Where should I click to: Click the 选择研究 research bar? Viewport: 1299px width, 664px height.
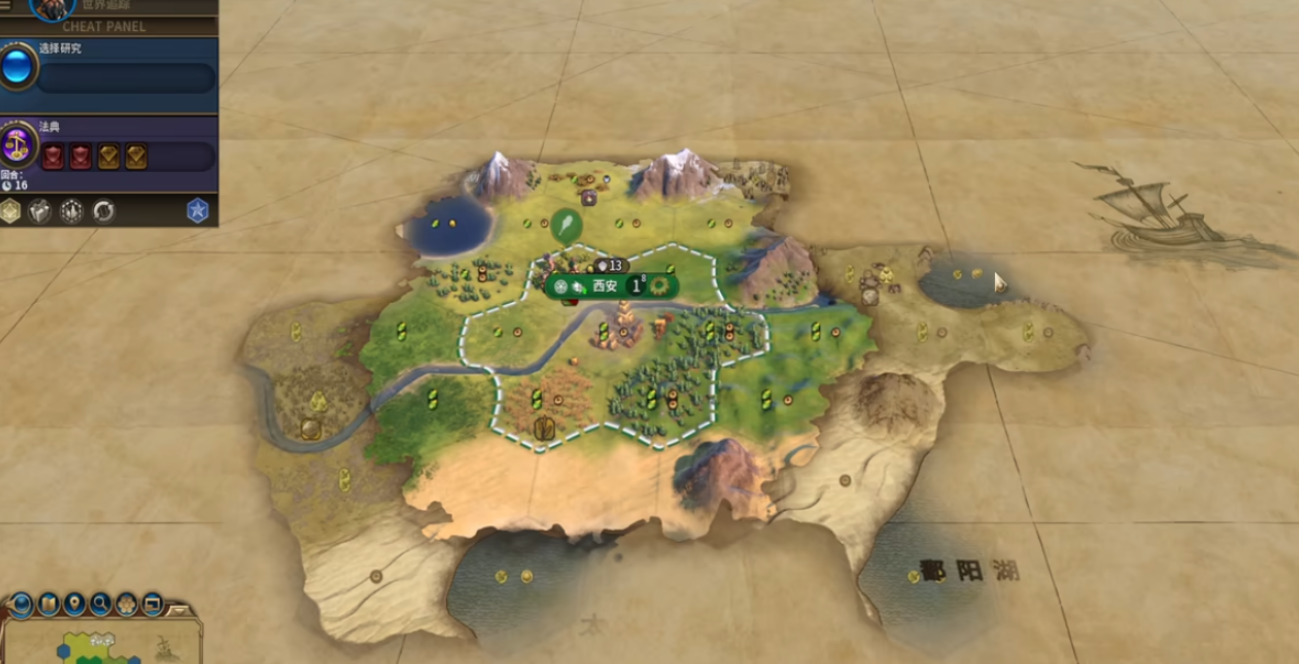tap(126, 78)
